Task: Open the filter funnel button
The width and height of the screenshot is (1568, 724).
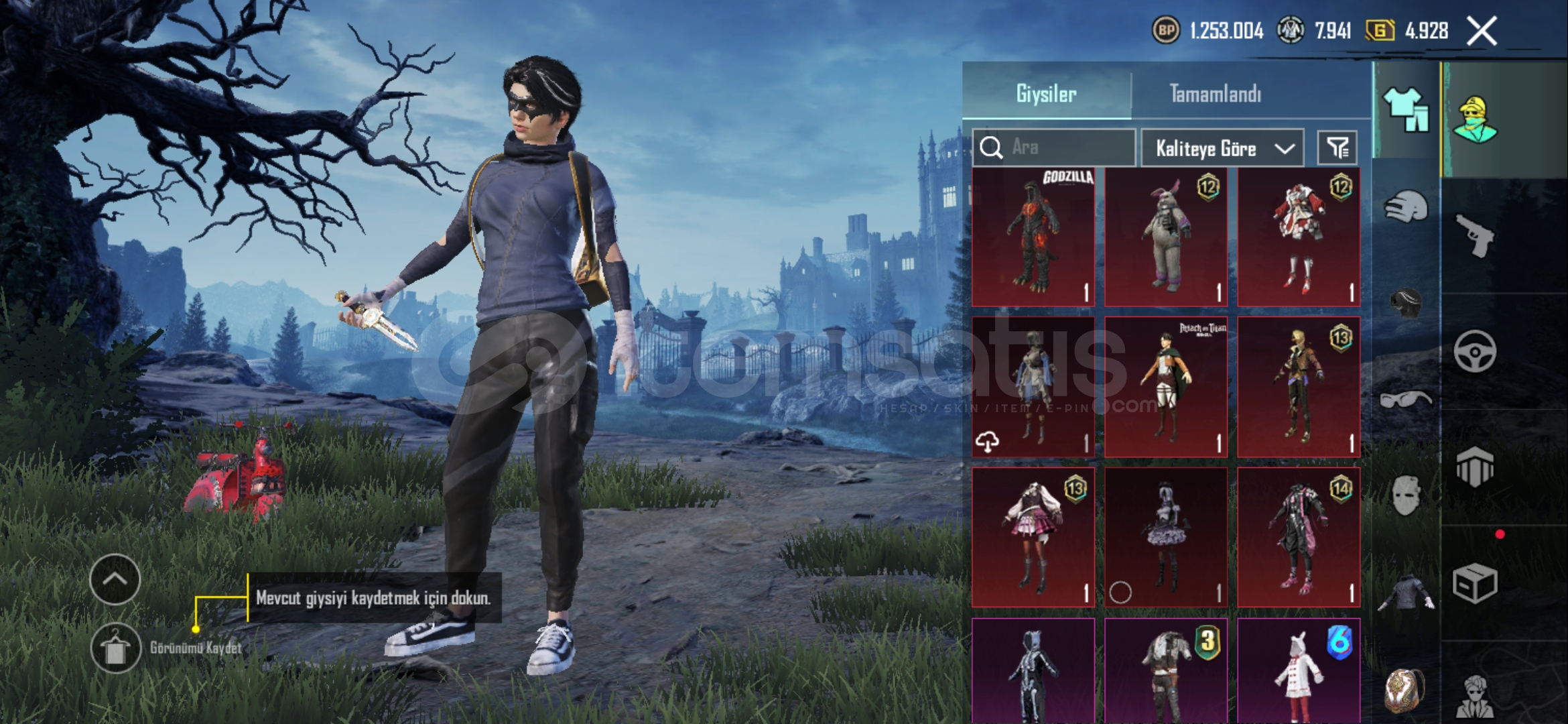Action: tap(1337, 148)
